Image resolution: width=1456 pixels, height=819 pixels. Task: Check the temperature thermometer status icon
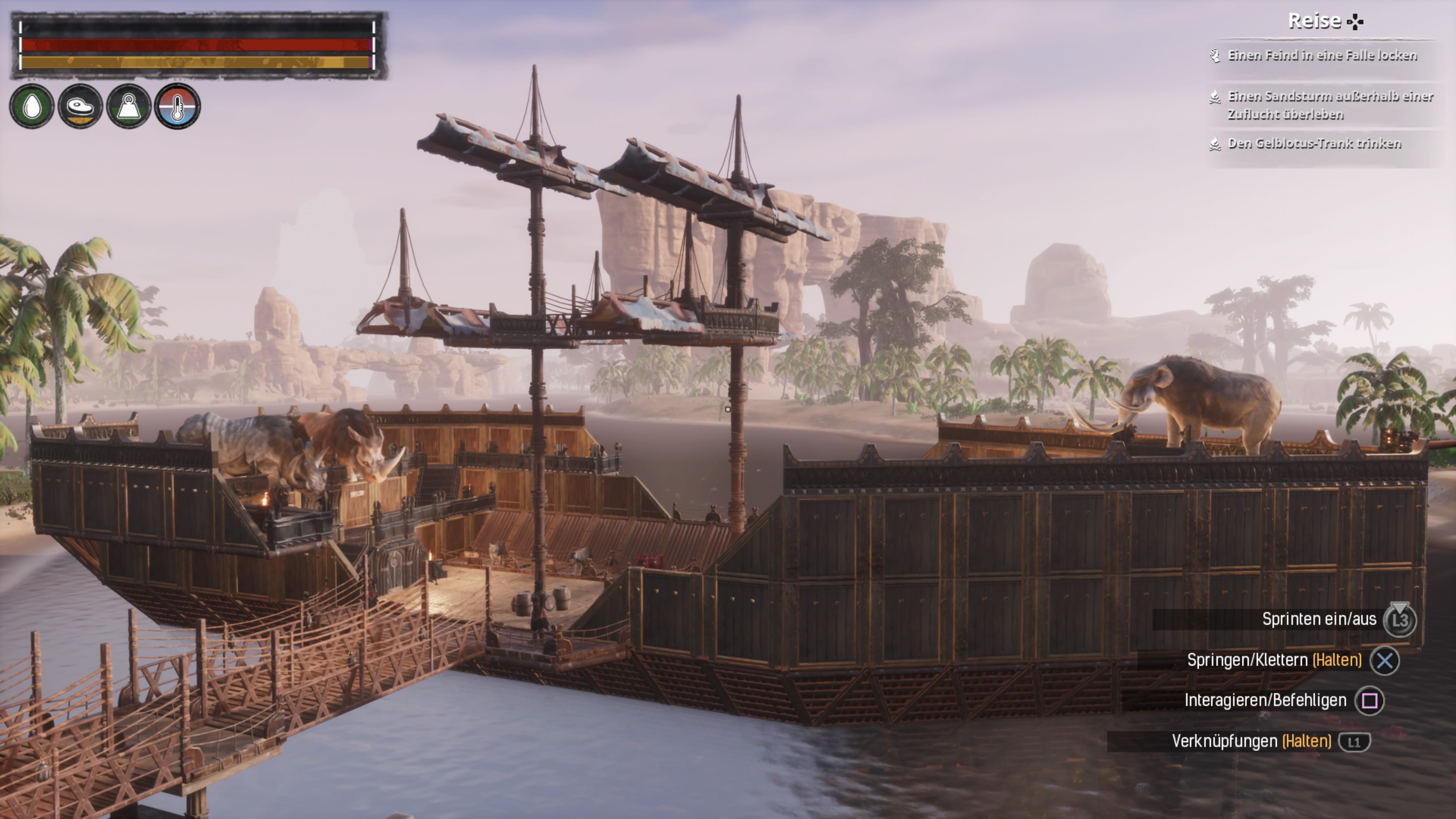pos(177,106)
